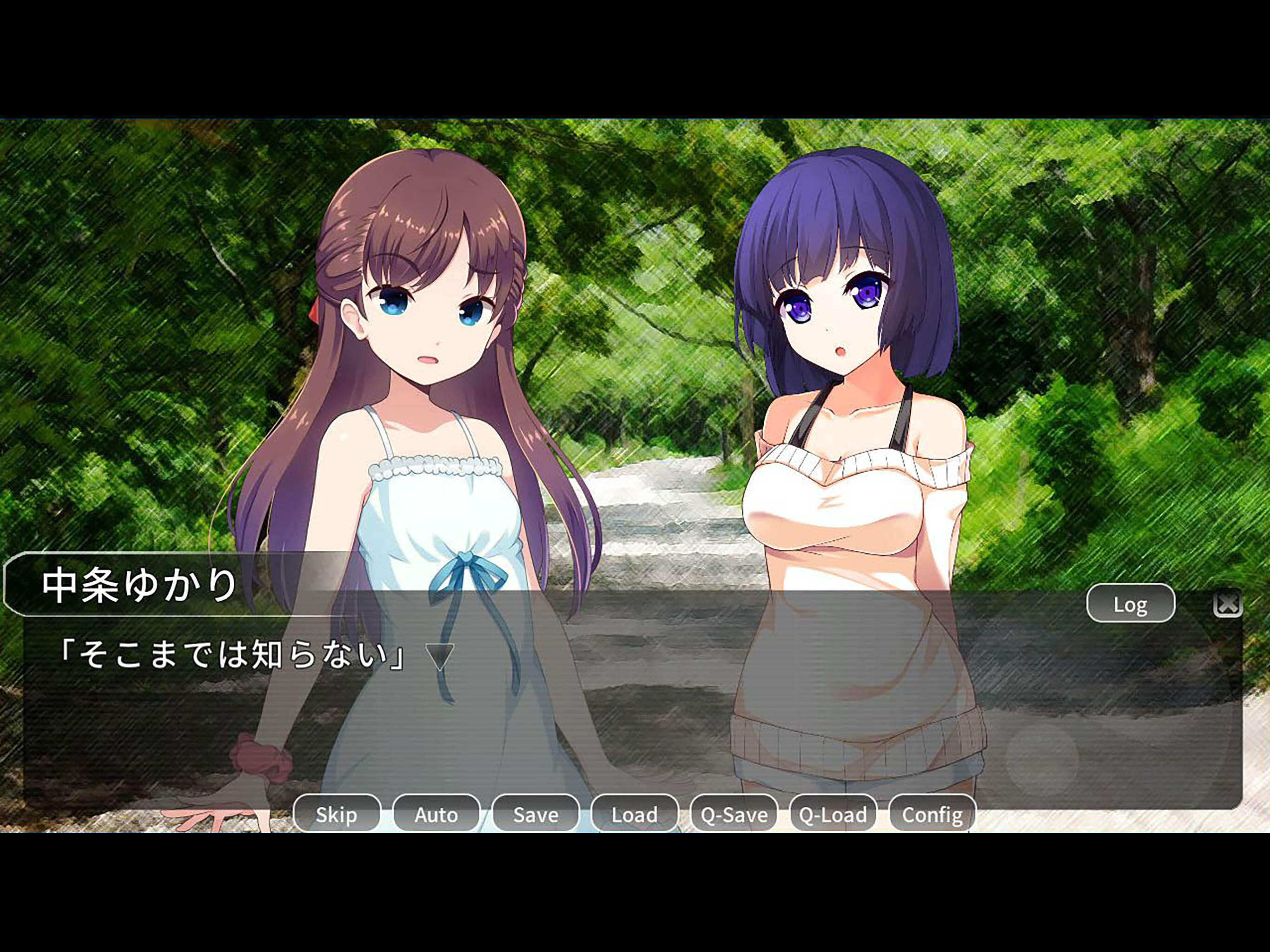Quick save with Q-Save
1270x952 pixels.
(734, 814)
